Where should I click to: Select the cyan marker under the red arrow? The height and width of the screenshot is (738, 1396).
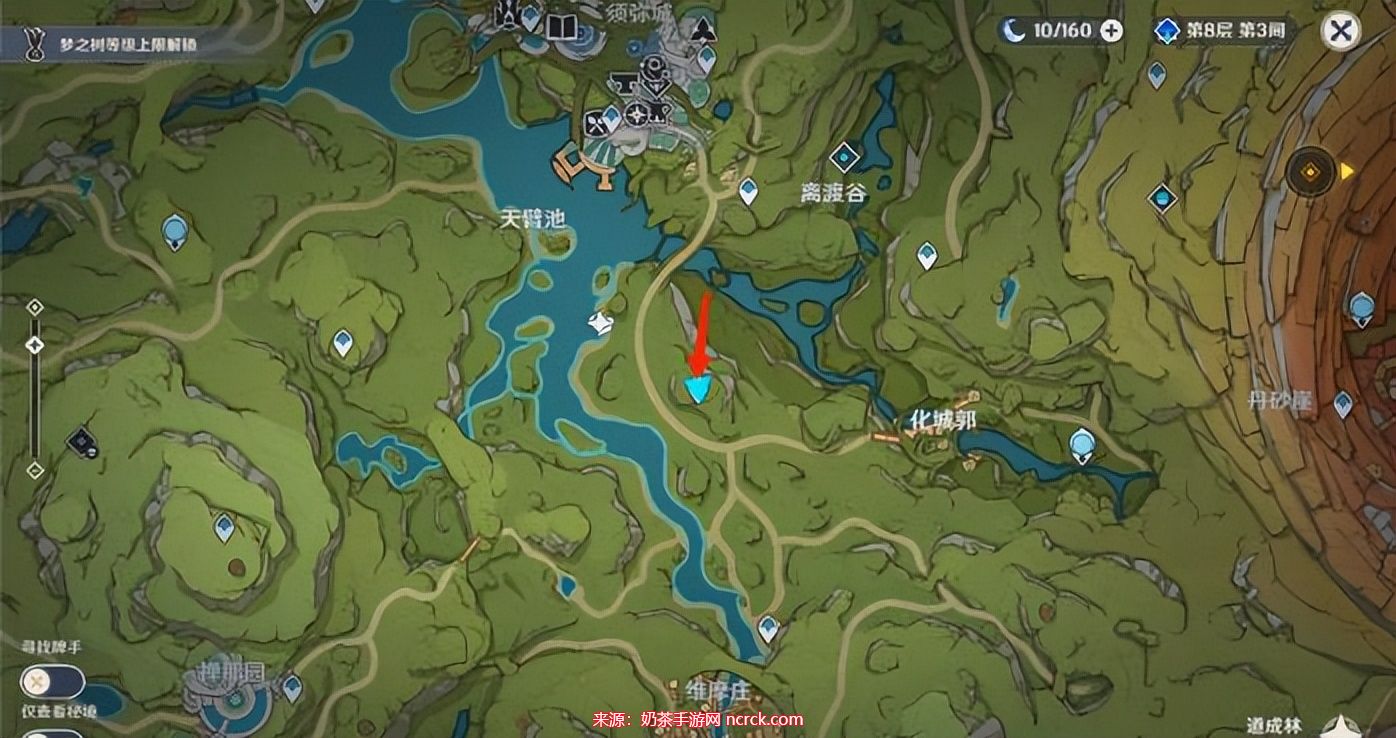tap(697, 388)
